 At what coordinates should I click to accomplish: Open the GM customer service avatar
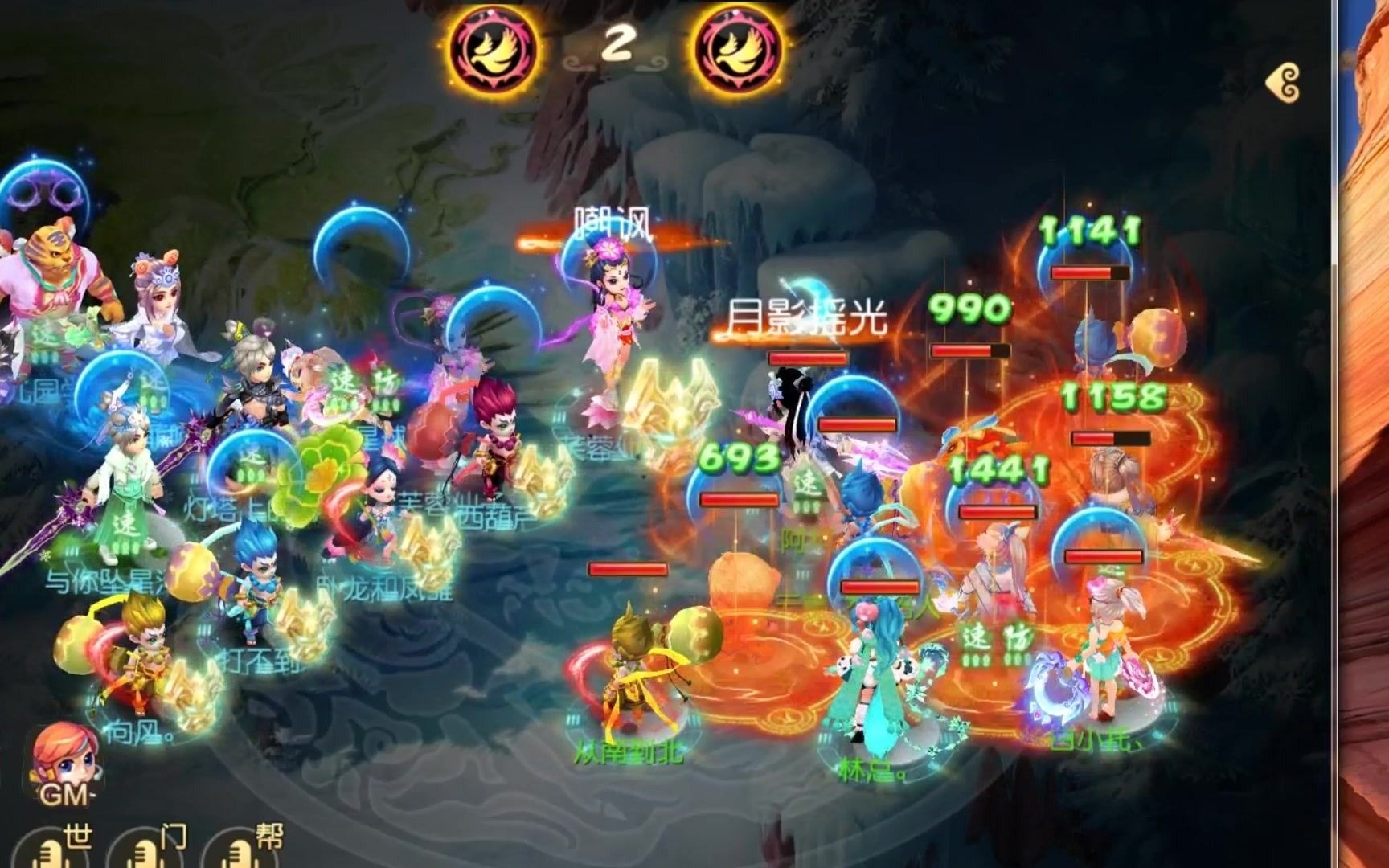[x=66, y=764]
